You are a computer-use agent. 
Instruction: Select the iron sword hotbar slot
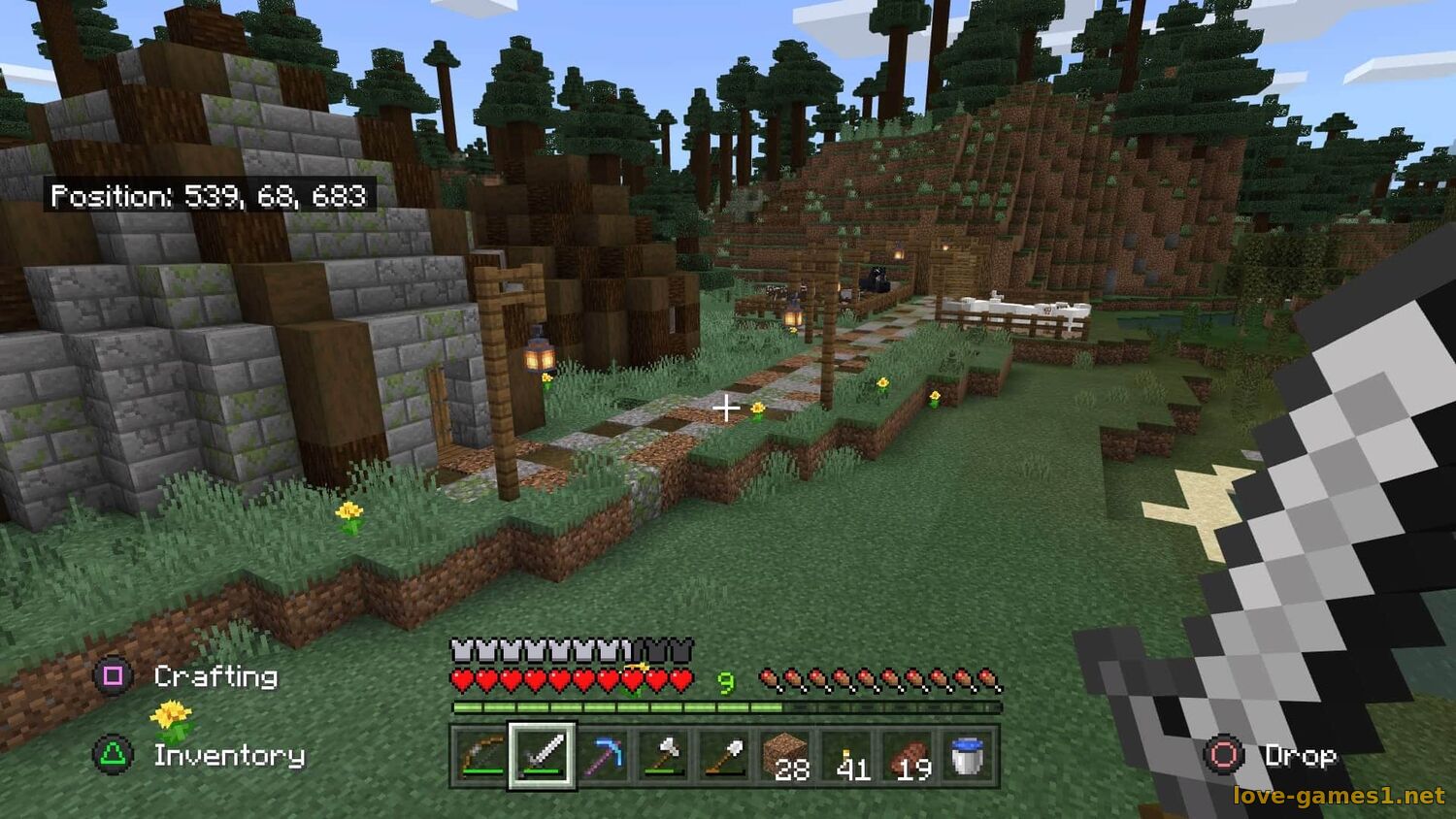point(543,756)
